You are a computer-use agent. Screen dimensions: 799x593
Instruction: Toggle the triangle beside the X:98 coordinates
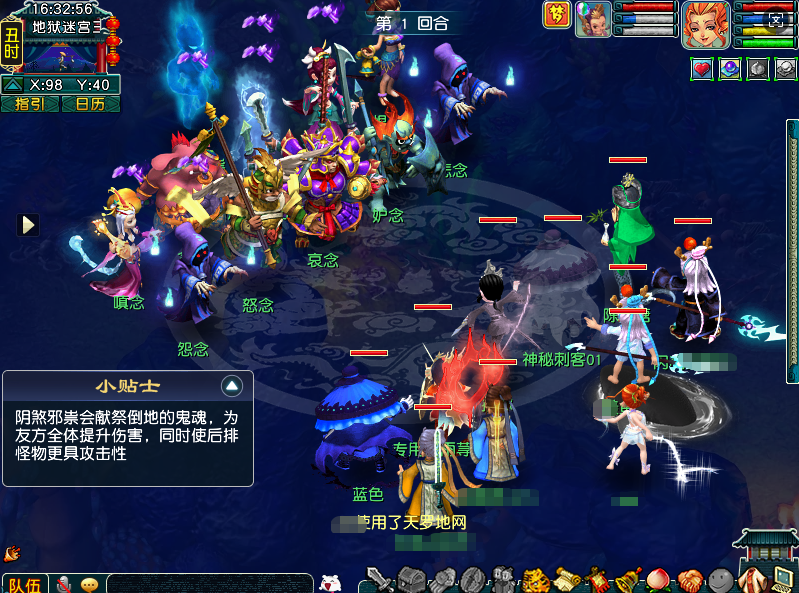pyautogui.click(x=12, y=86)
